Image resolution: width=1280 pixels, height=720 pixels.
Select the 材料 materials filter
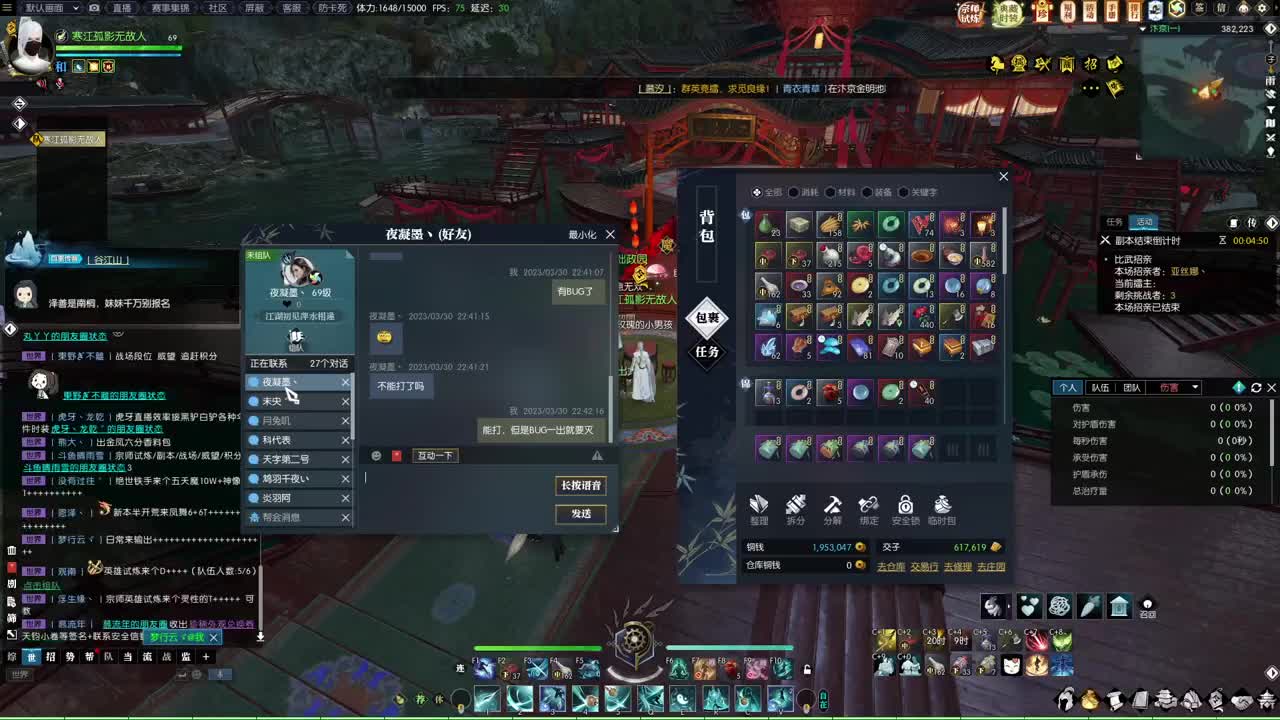click(847, 192)
